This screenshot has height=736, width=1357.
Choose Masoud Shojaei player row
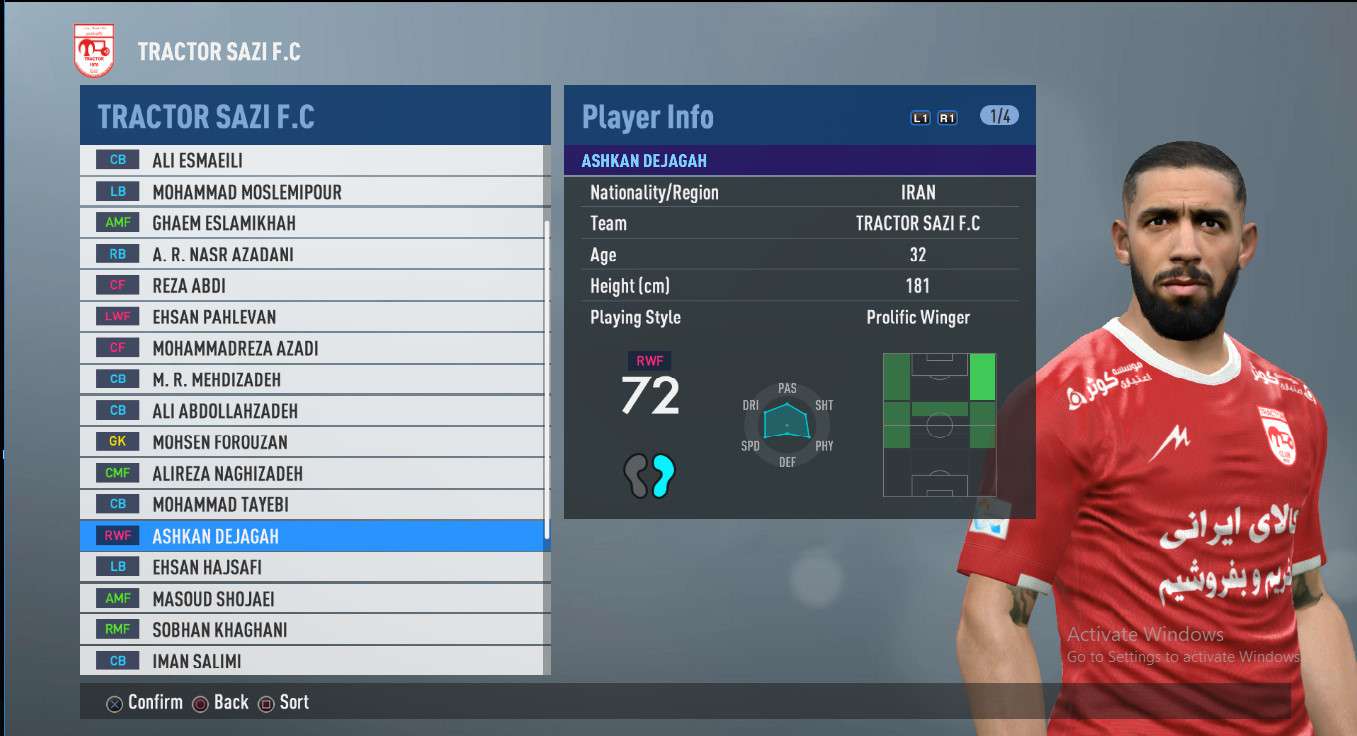coord(312,599)
